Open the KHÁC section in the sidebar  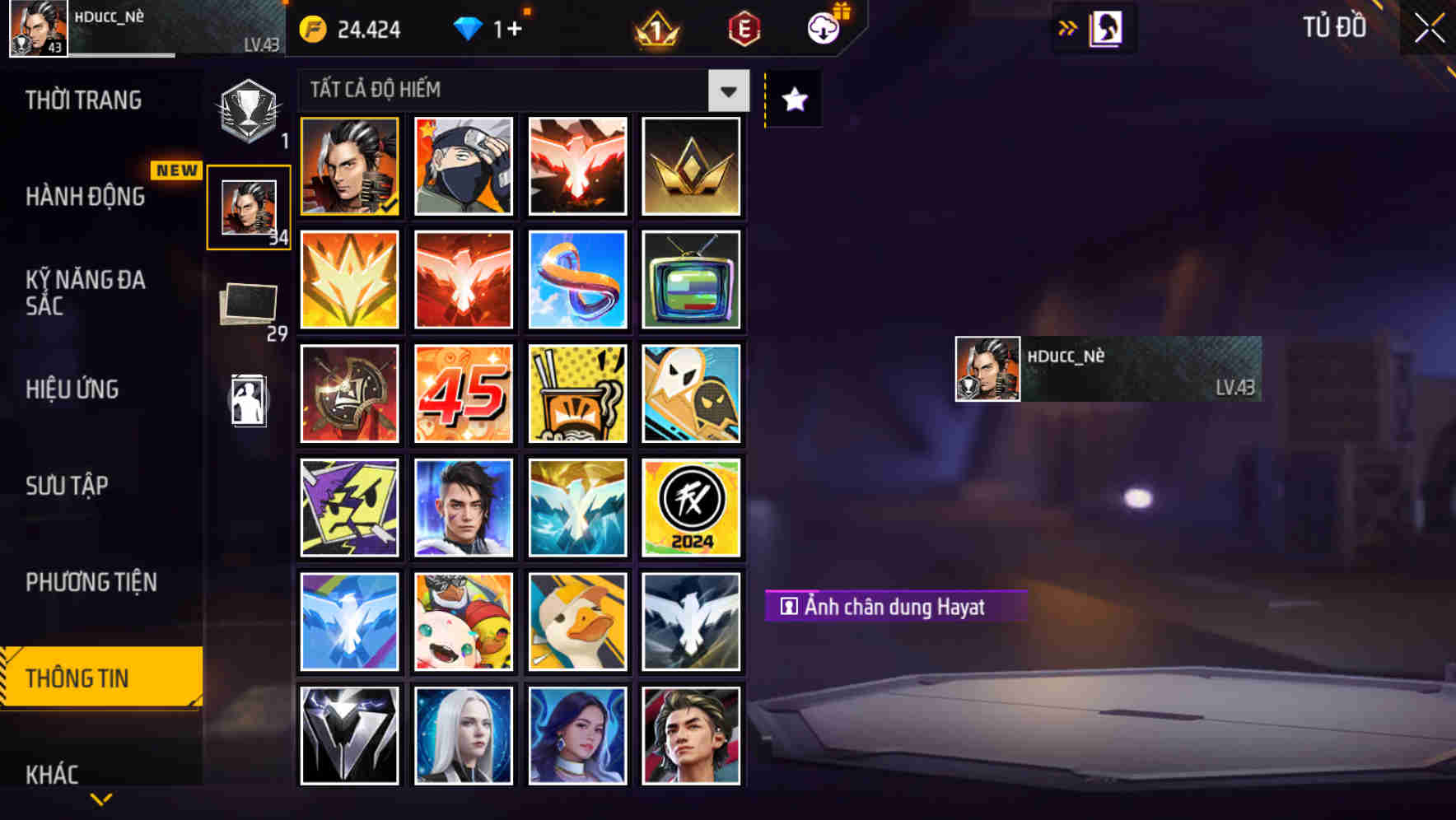(54, 774)
